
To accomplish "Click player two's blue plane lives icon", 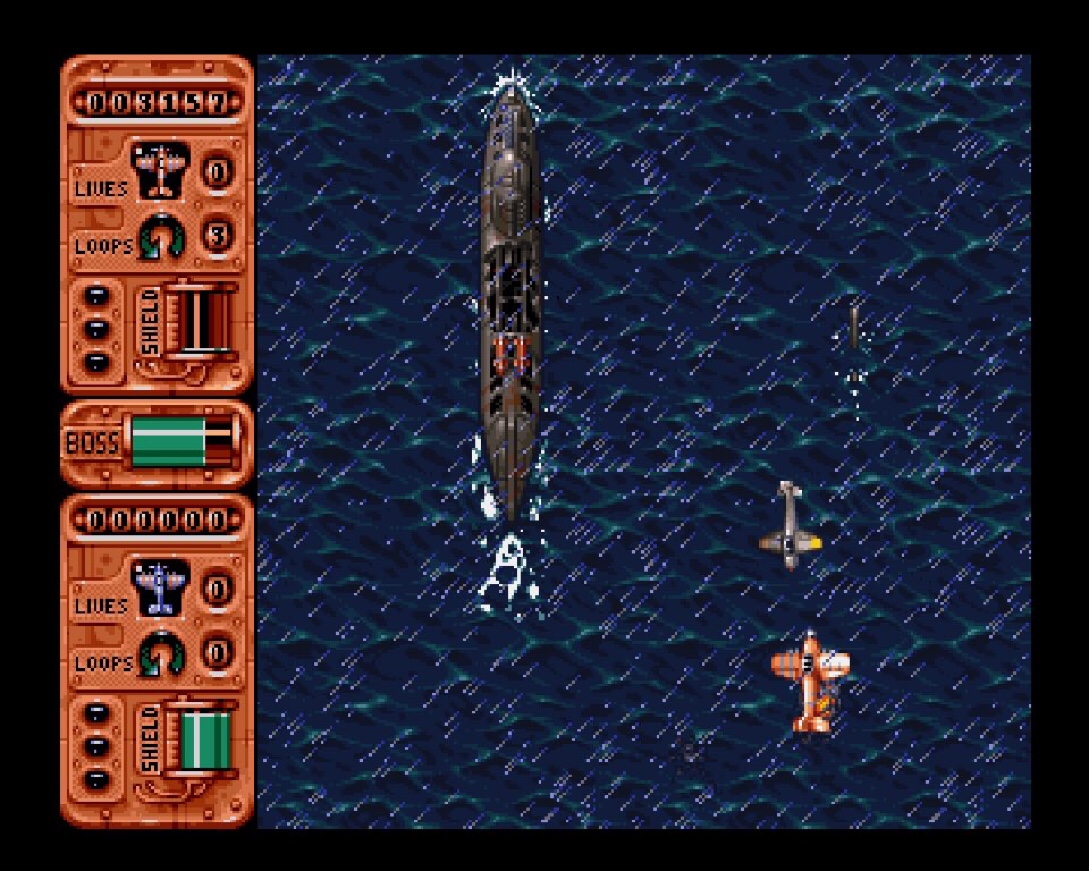I will pyautogui.click(x=160, y=587).
